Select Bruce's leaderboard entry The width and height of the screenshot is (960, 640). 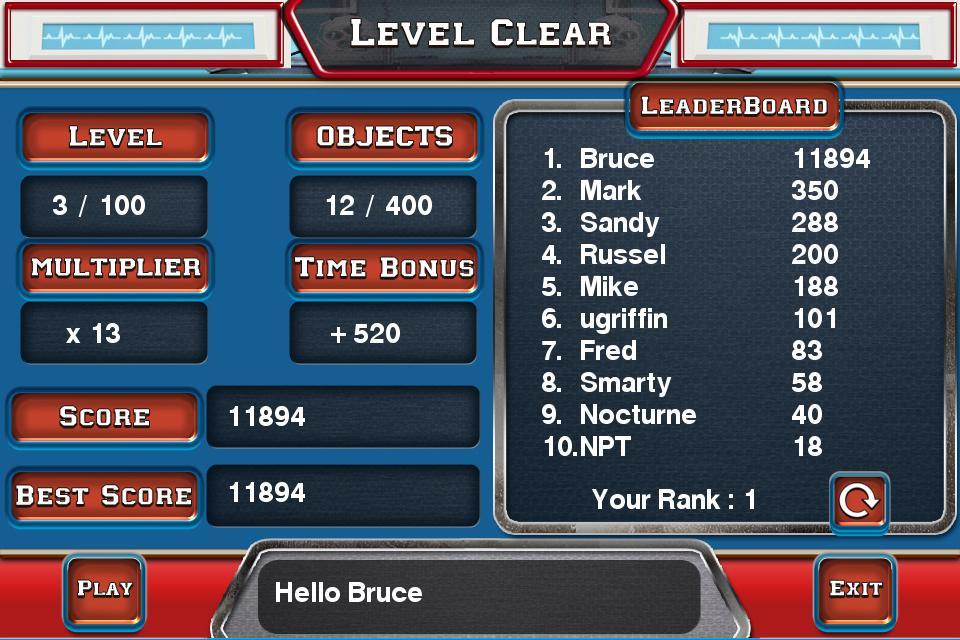[705, 159]
